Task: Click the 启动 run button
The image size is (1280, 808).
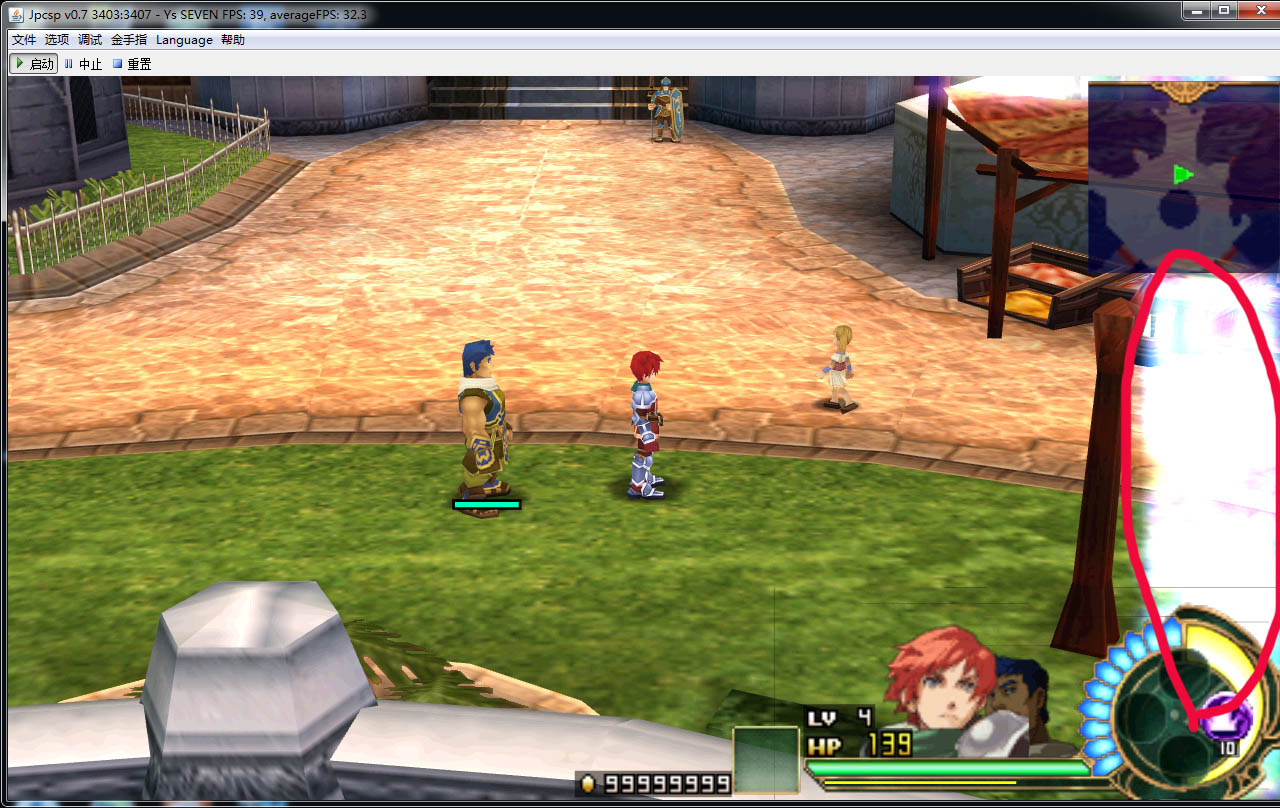Action: [34, 64]
